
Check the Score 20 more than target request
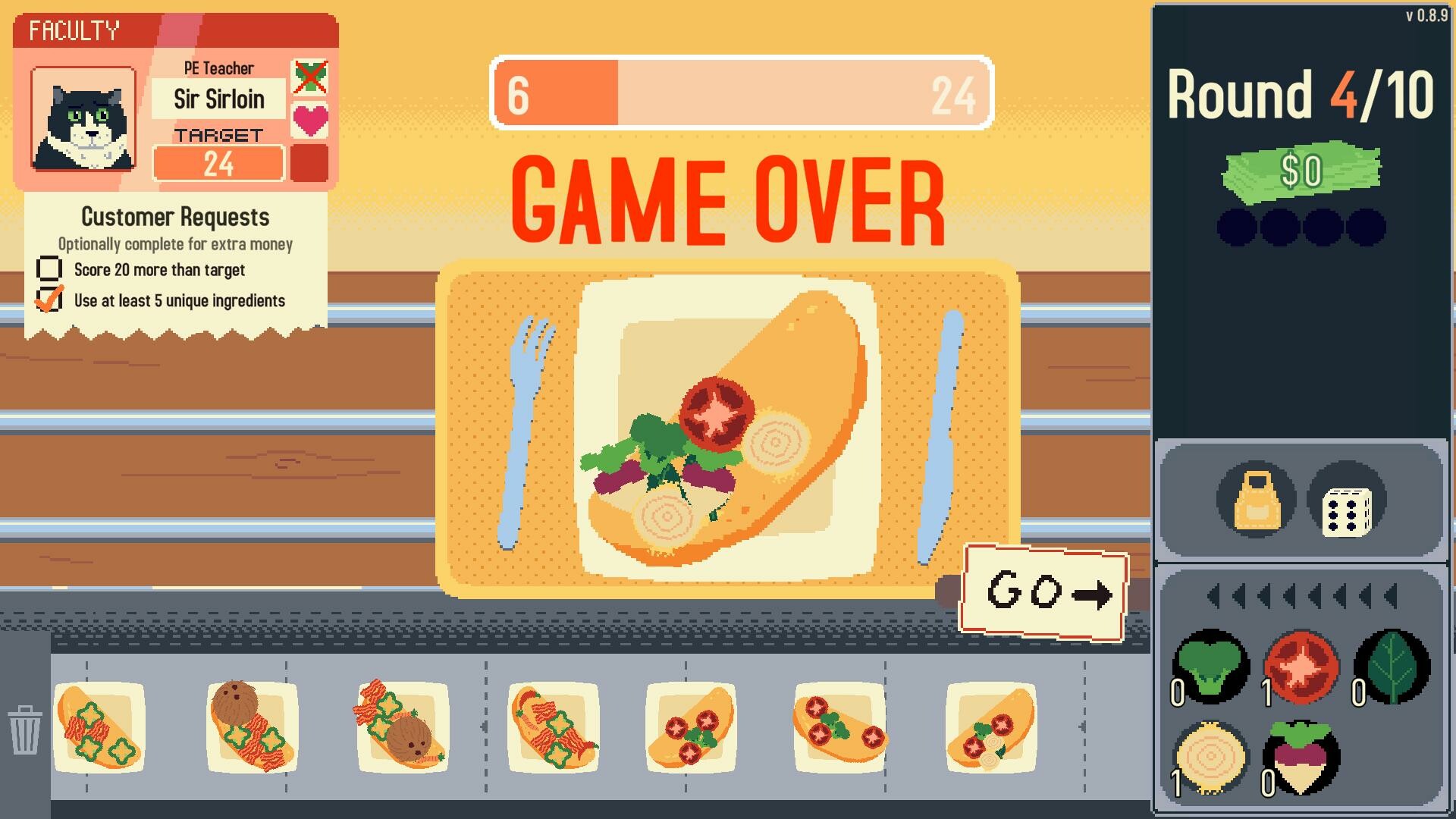(49, 269)
